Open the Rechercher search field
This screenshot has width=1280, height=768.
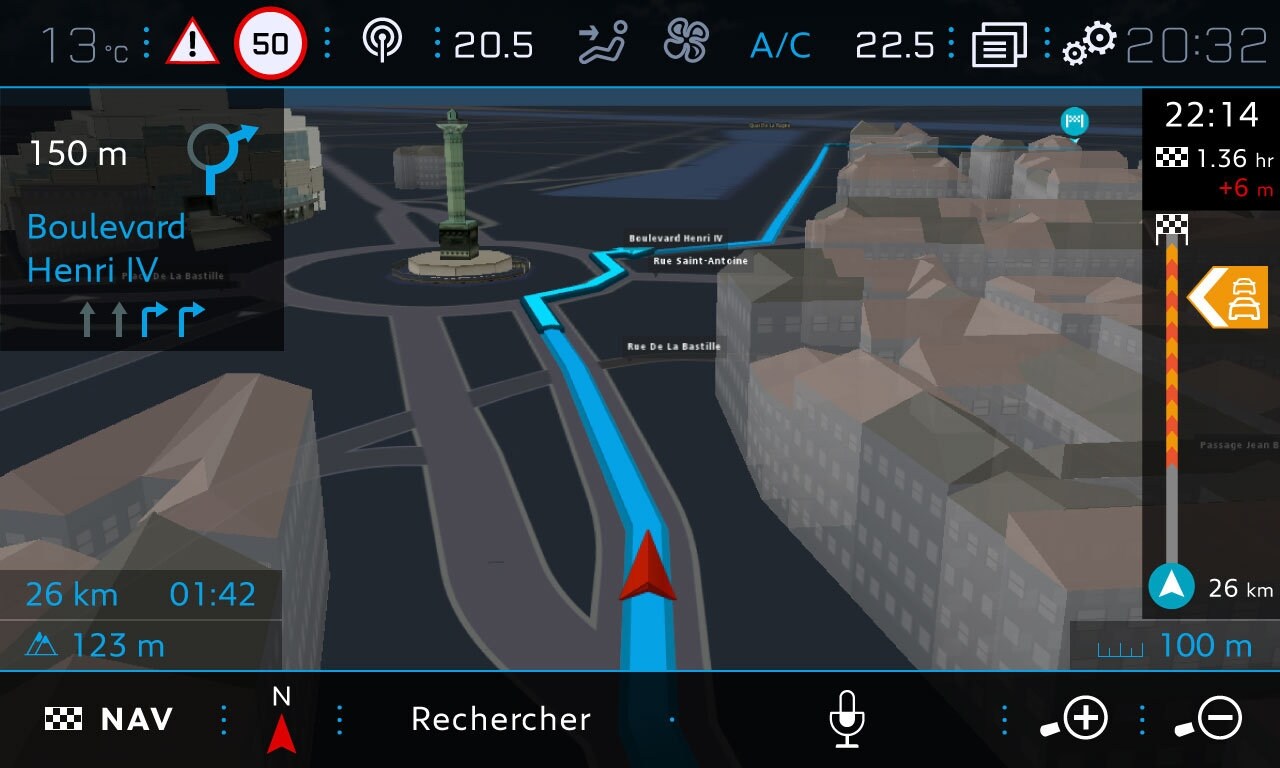pos(501,719)
